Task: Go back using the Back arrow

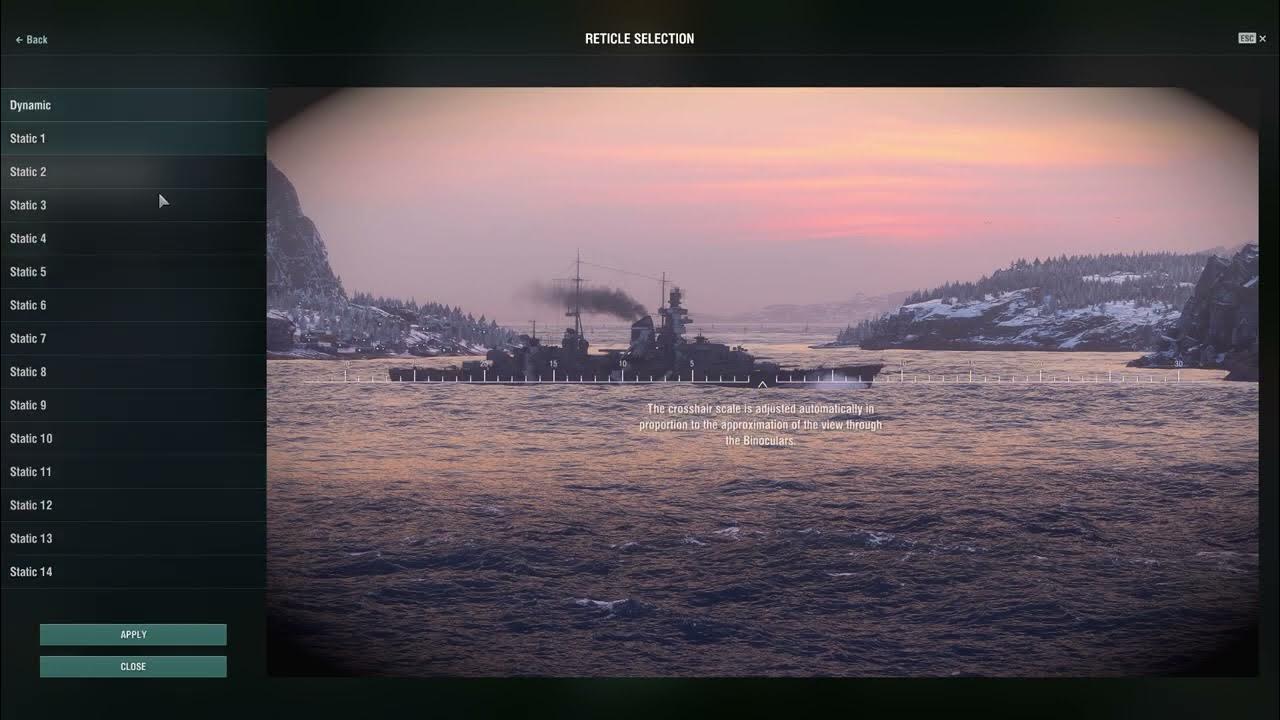Action: pos(30,39)
